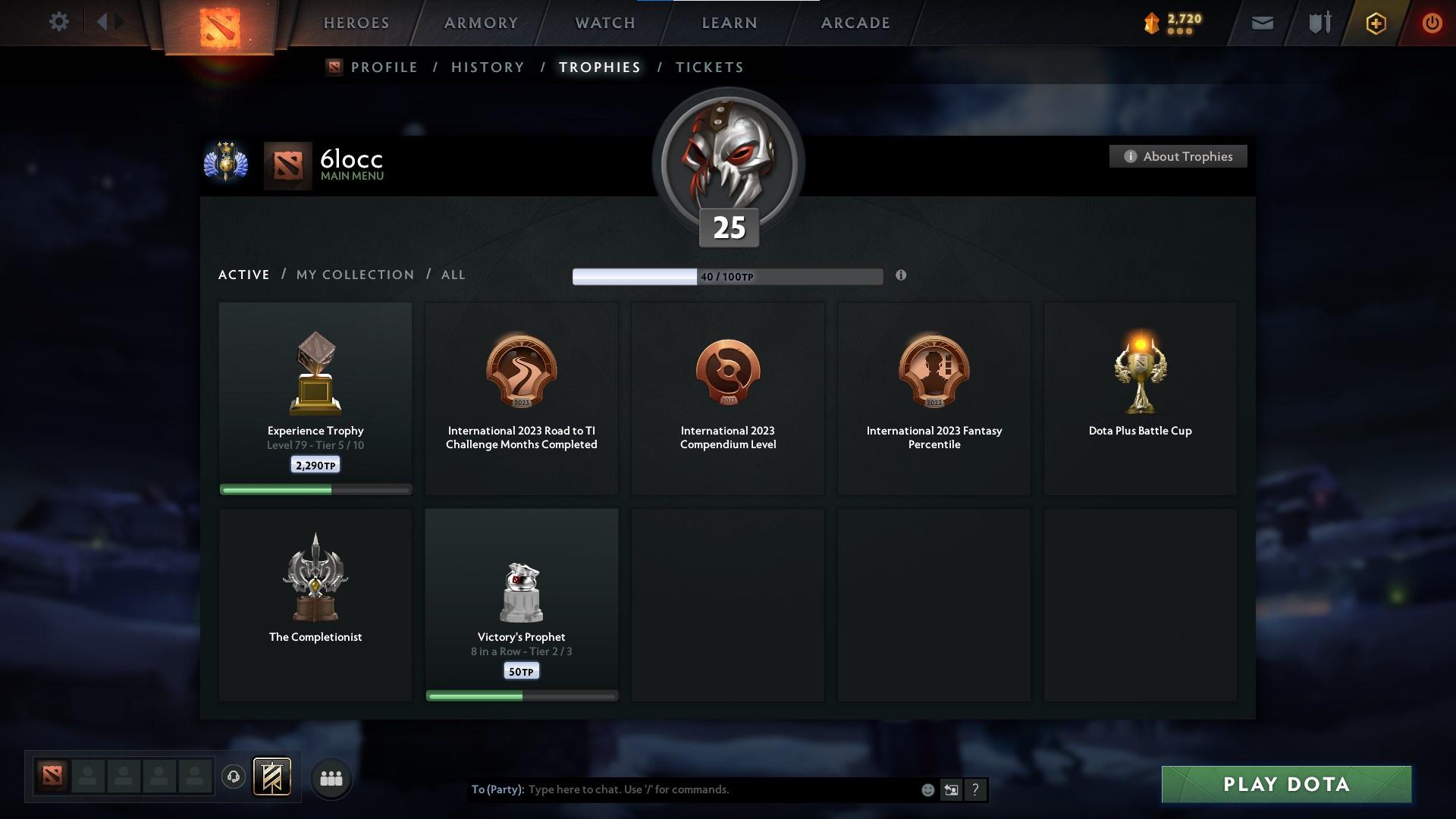Open the trophy points info tooltip

(x=902, y=276)
